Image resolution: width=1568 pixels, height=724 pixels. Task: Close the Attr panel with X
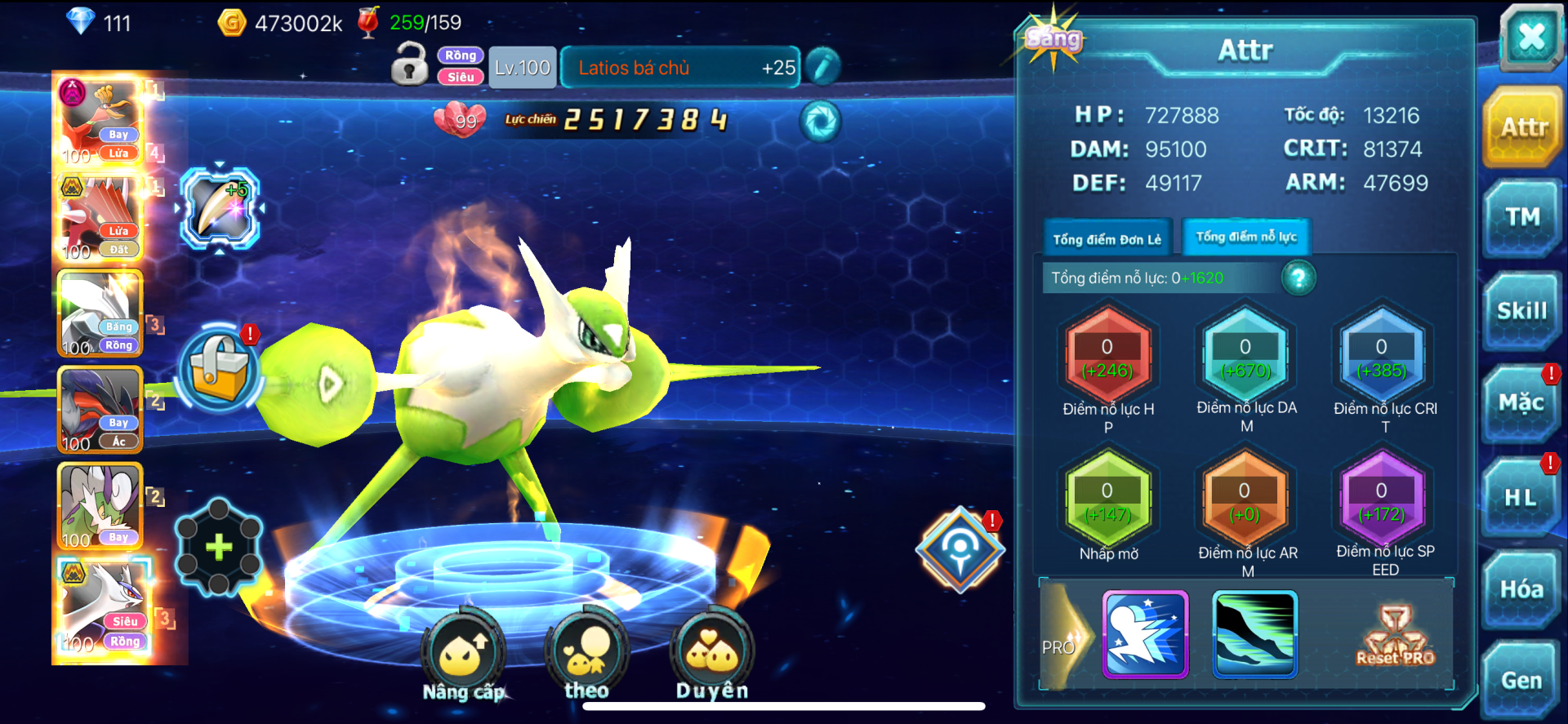(x=1530, y=37)
